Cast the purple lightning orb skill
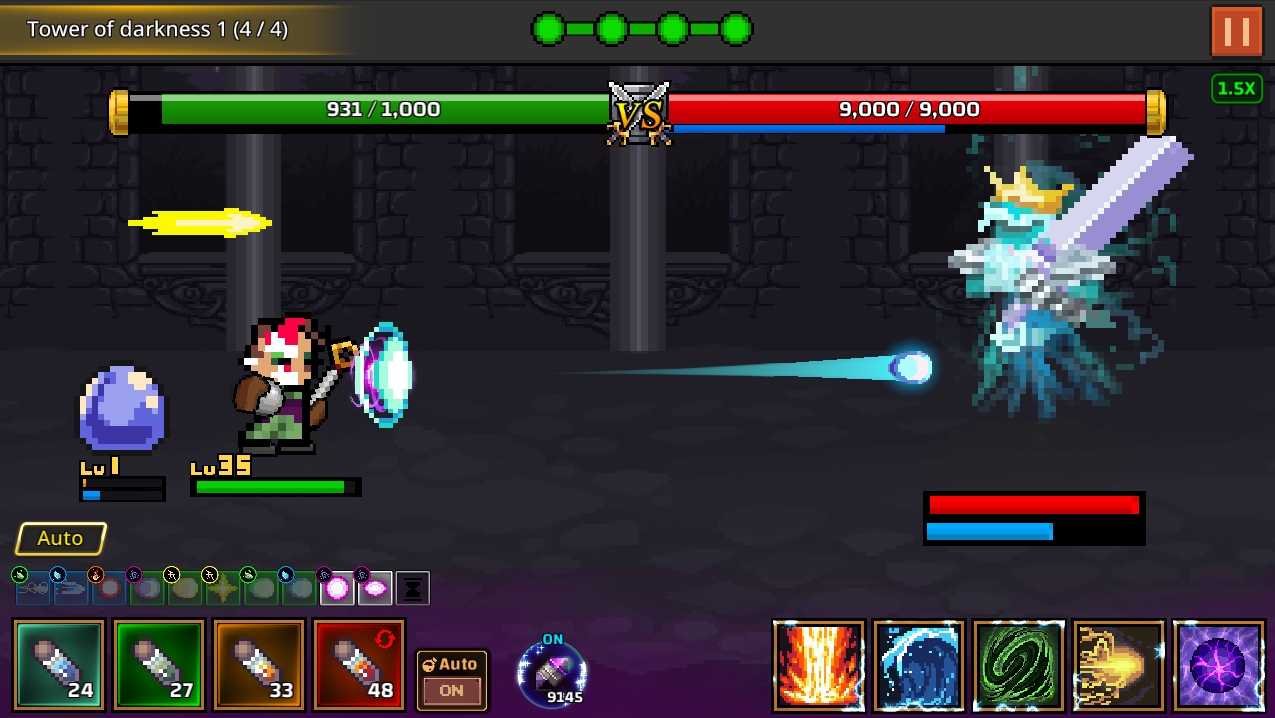Screen dimensions: 1275x718 [1219, 665]
